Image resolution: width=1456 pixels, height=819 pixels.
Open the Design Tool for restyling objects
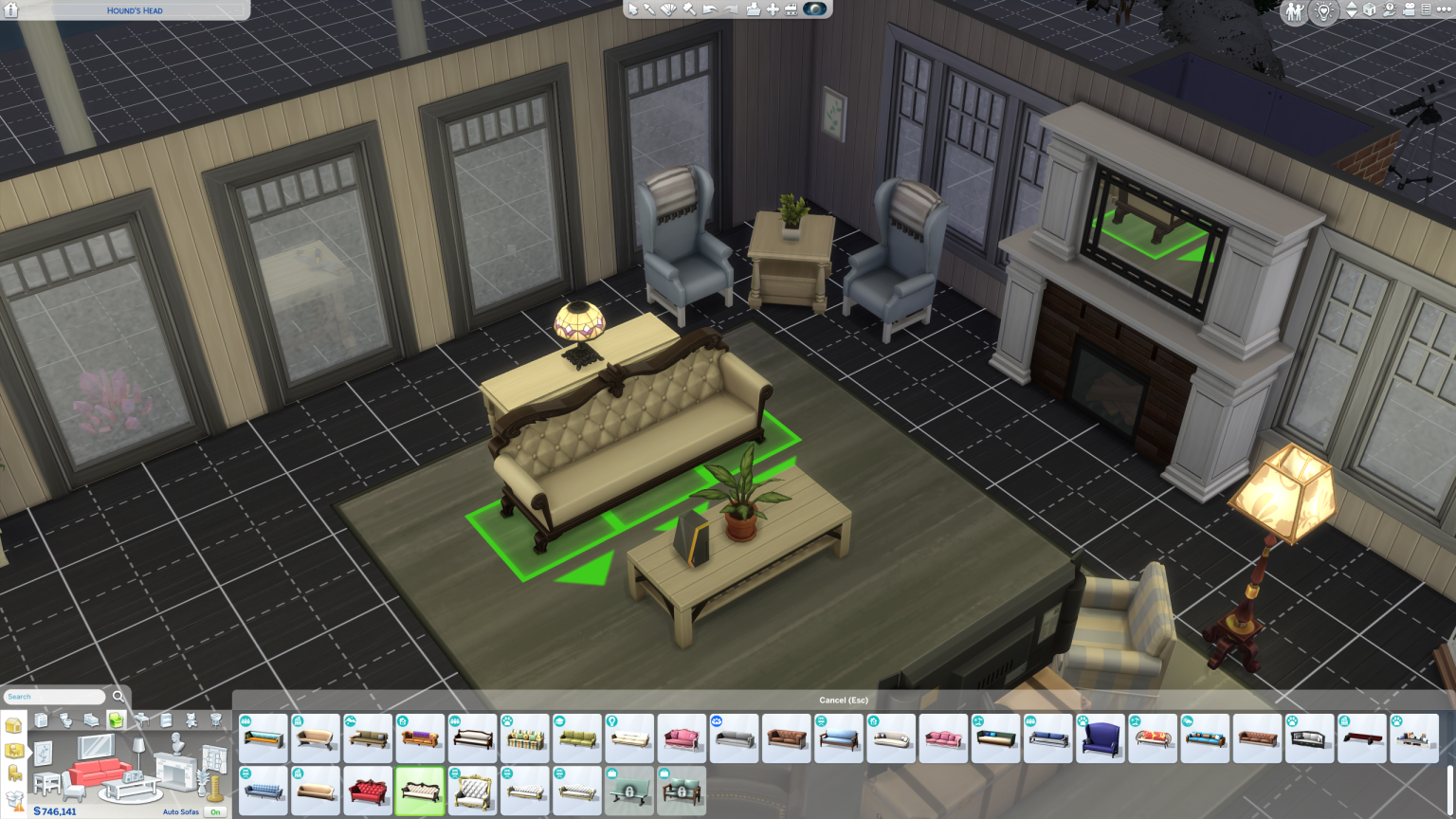(669, 9)
